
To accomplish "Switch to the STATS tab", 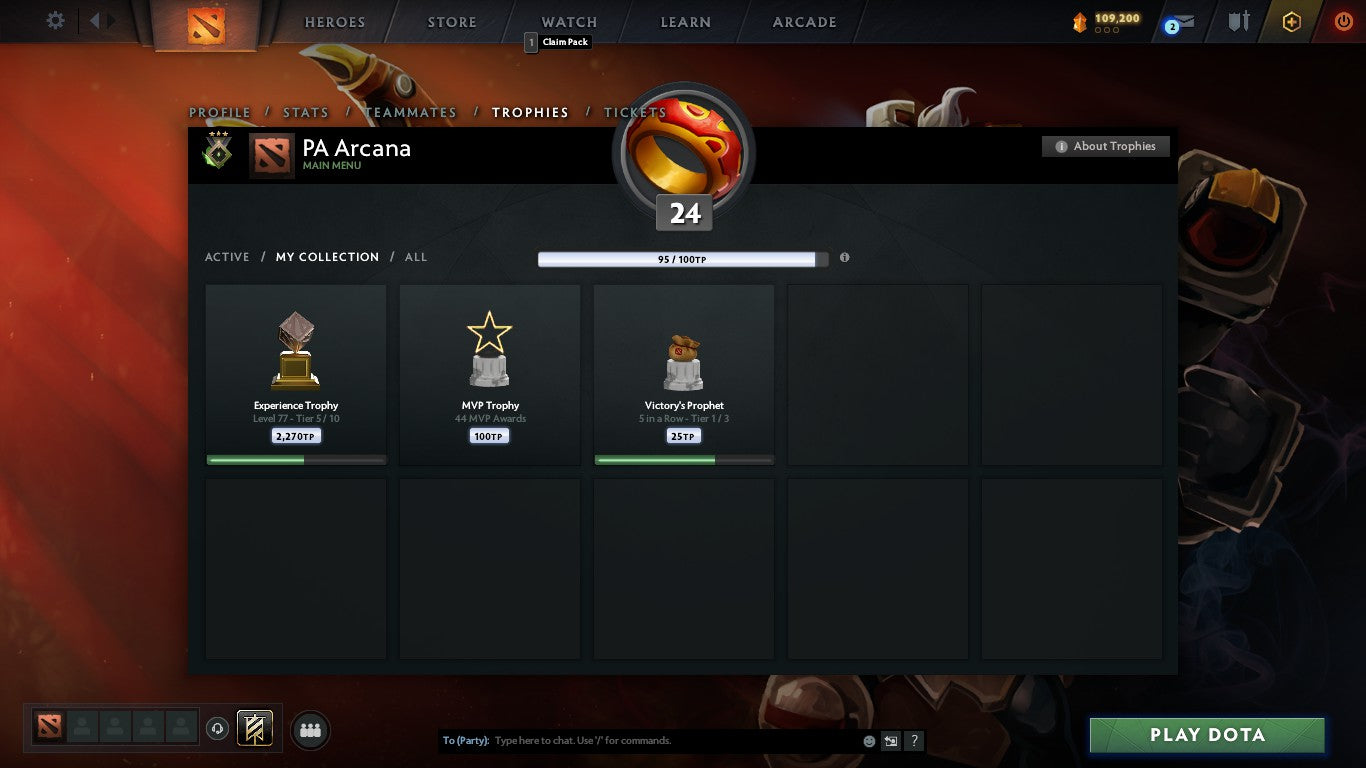I will pyautogui.click(x=305, y=113).
